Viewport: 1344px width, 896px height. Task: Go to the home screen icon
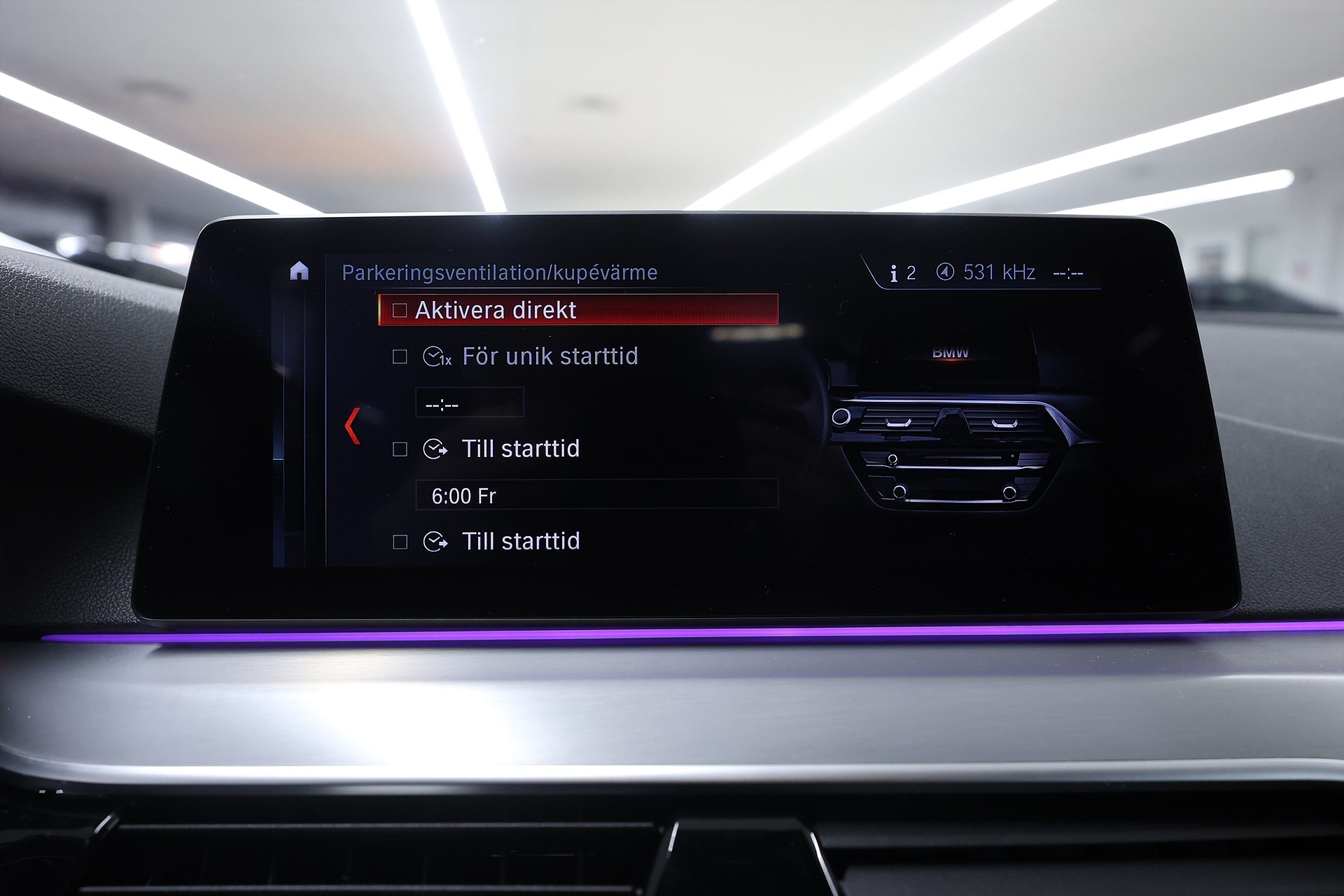click(299, 271)
